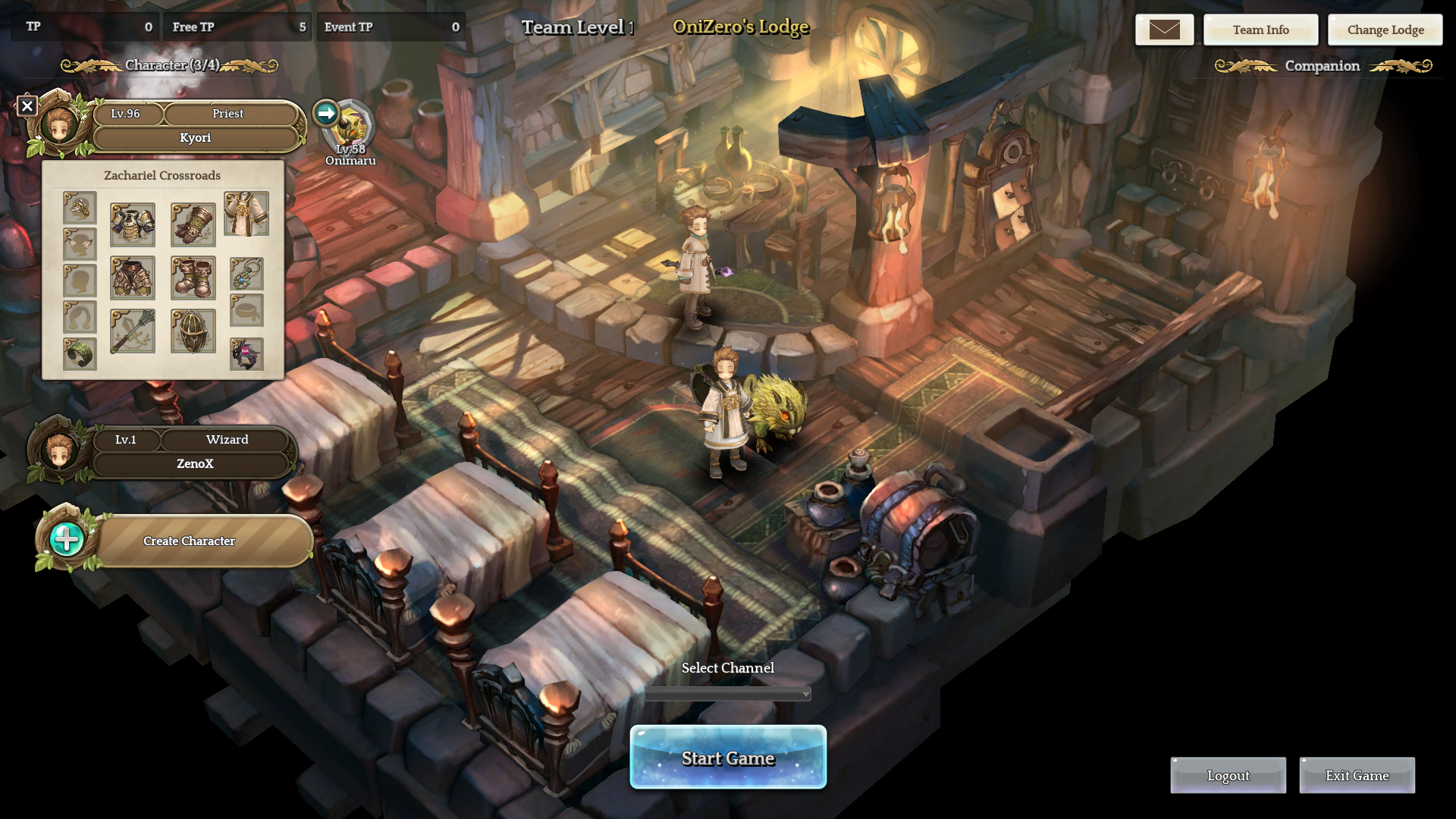Screen dimensions: 1456x819
Task: Close Kyori's equipment panel
Action: 27,106
